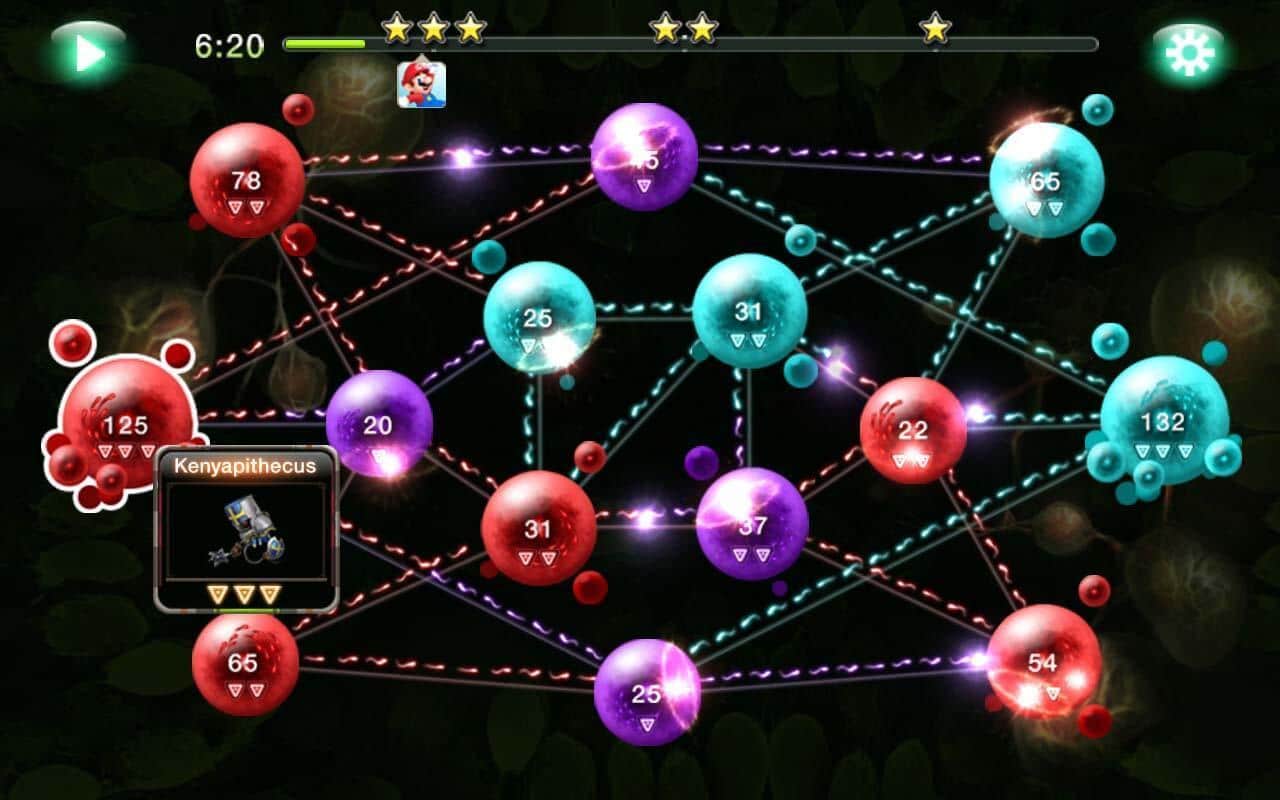Select the first upgrade triangle under the weapon
This screenshot has height=800, width=1280.
[x=219, y=593]
